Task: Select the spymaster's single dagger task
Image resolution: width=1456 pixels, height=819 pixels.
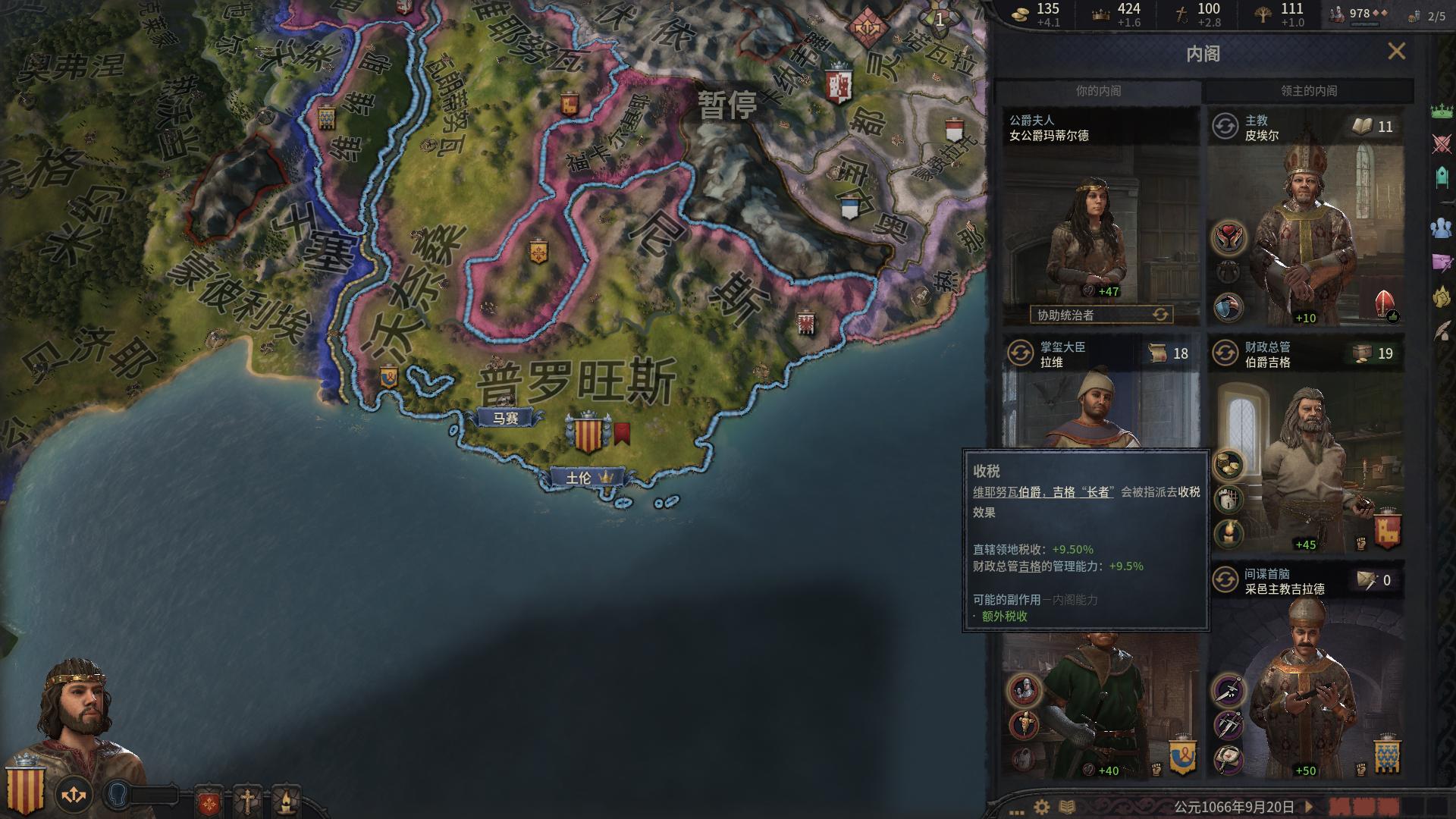Action: coord(1228,691)
